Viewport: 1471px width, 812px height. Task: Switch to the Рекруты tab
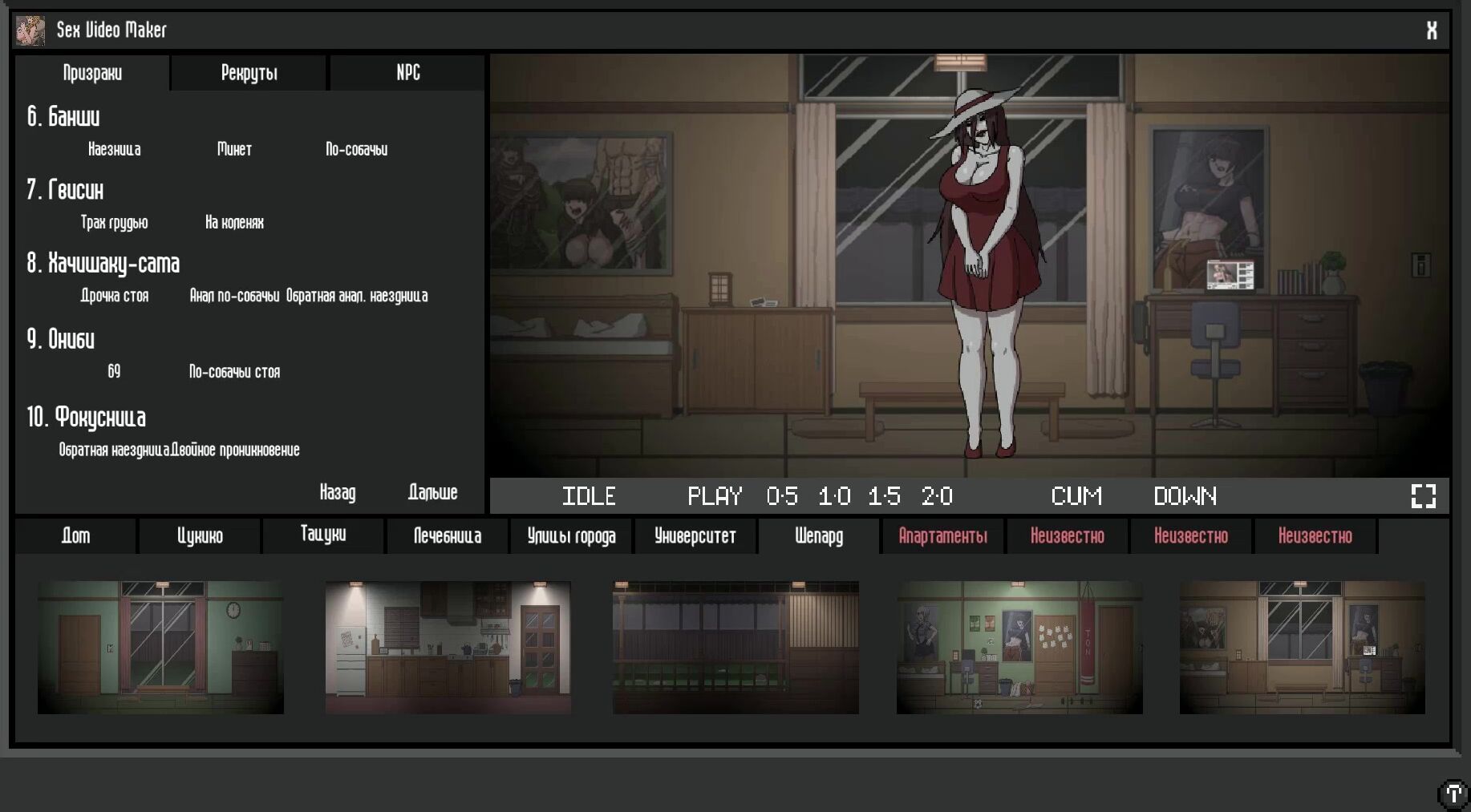(x=249, y=73)
